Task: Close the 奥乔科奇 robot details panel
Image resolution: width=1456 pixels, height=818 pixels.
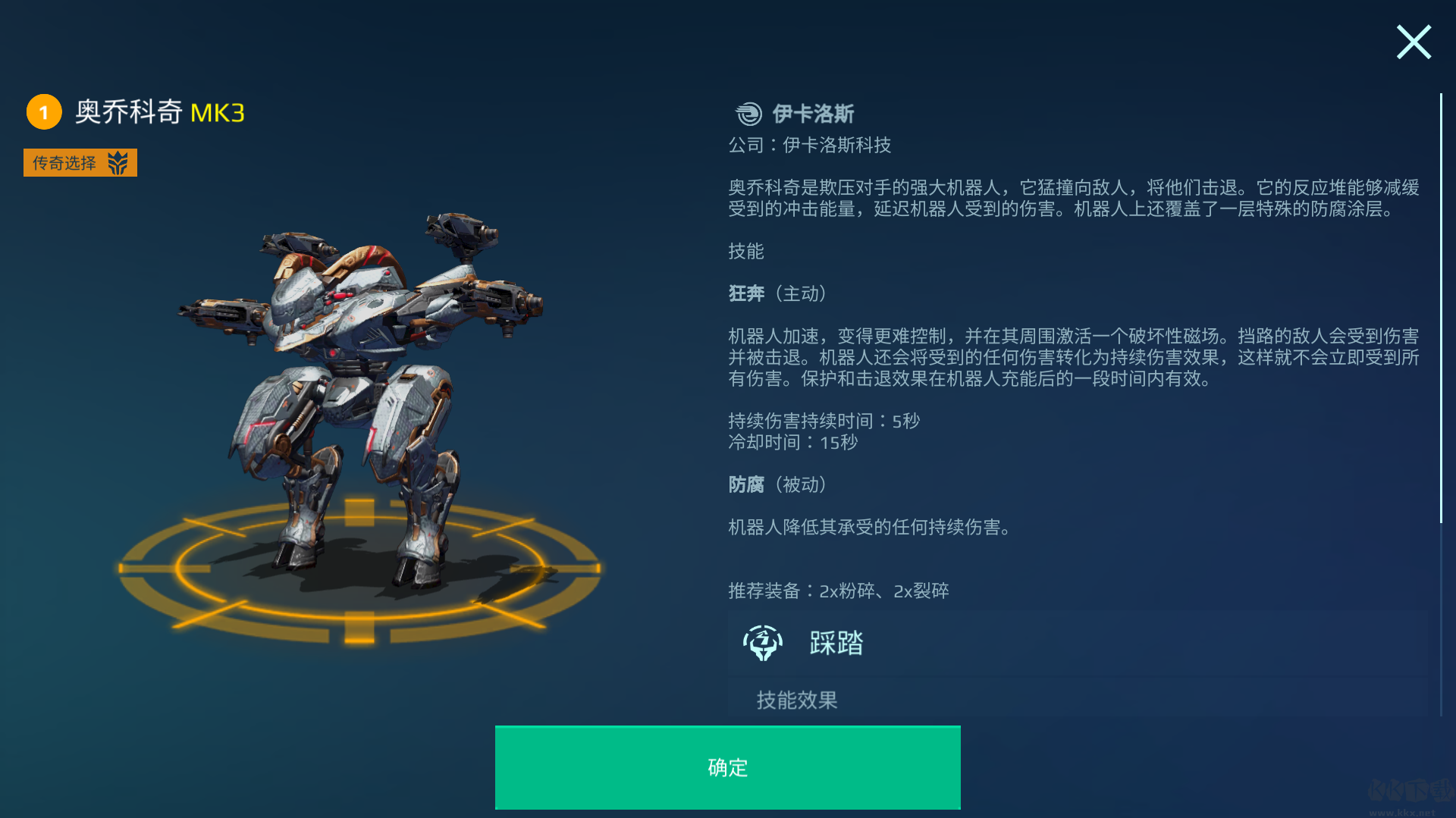Action: (x=1414, y=42)
